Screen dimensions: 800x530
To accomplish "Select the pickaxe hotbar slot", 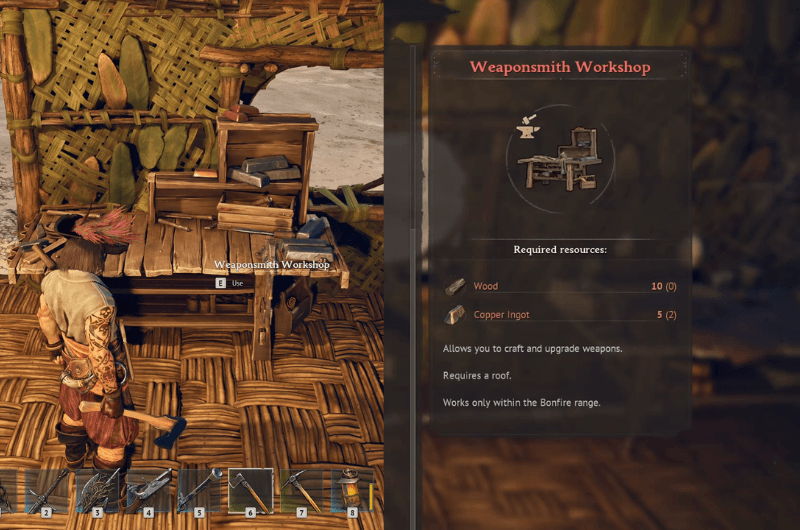I will pos(301,491).
